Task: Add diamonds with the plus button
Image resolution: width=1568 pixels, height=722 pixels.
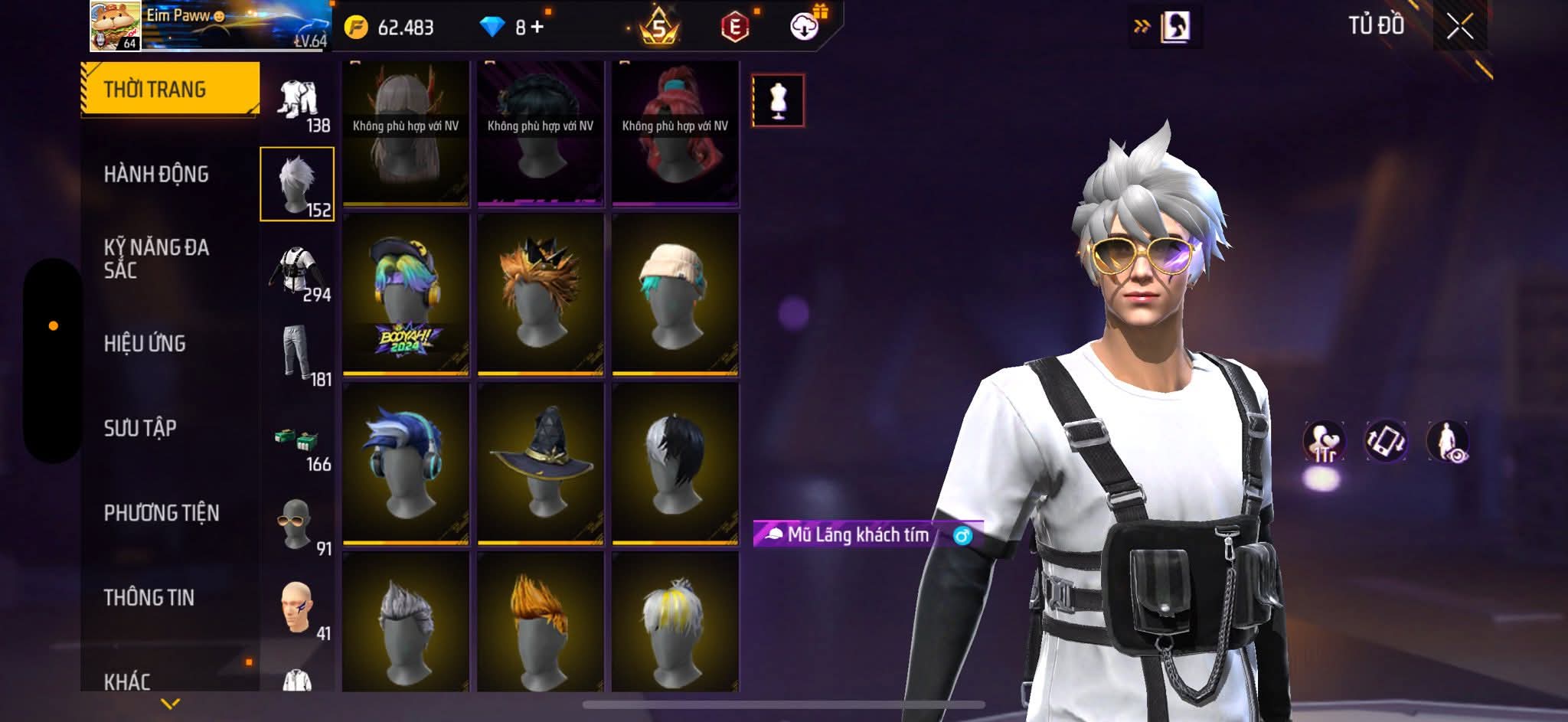Action: tap(537, 28)
